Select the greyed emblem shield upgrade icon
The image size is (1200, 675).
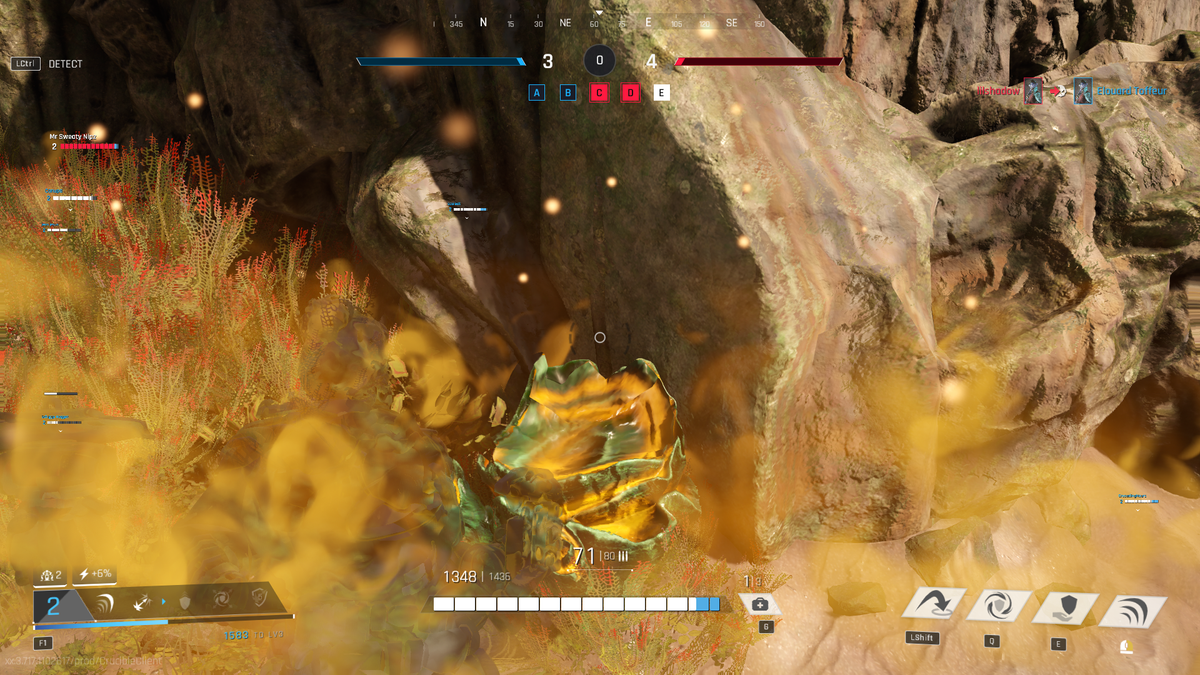[x=259, y=598]
